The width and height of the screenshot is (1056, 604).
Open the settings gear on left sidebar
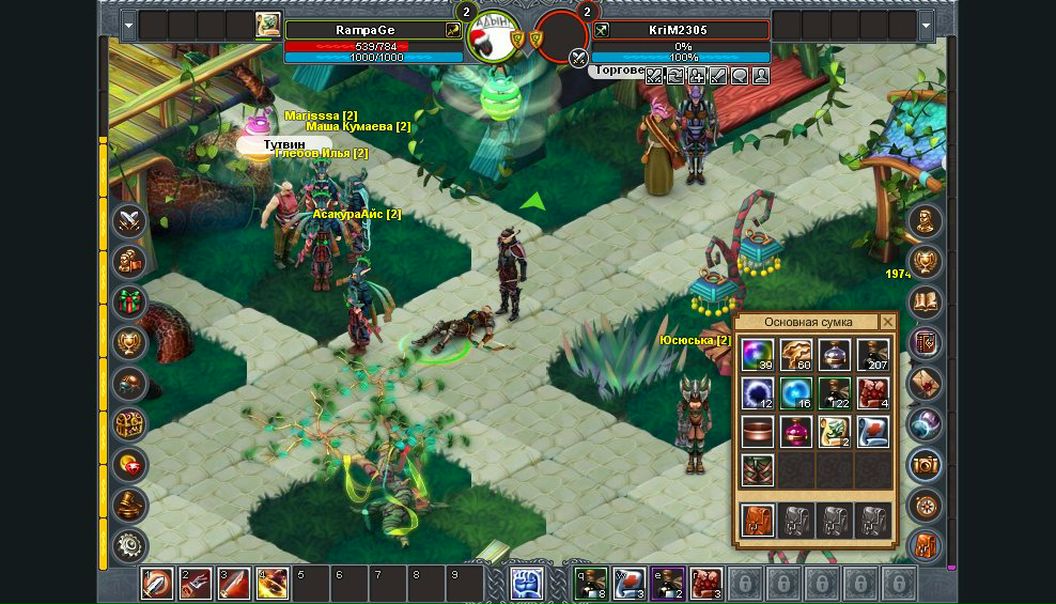tap(129, 546)
